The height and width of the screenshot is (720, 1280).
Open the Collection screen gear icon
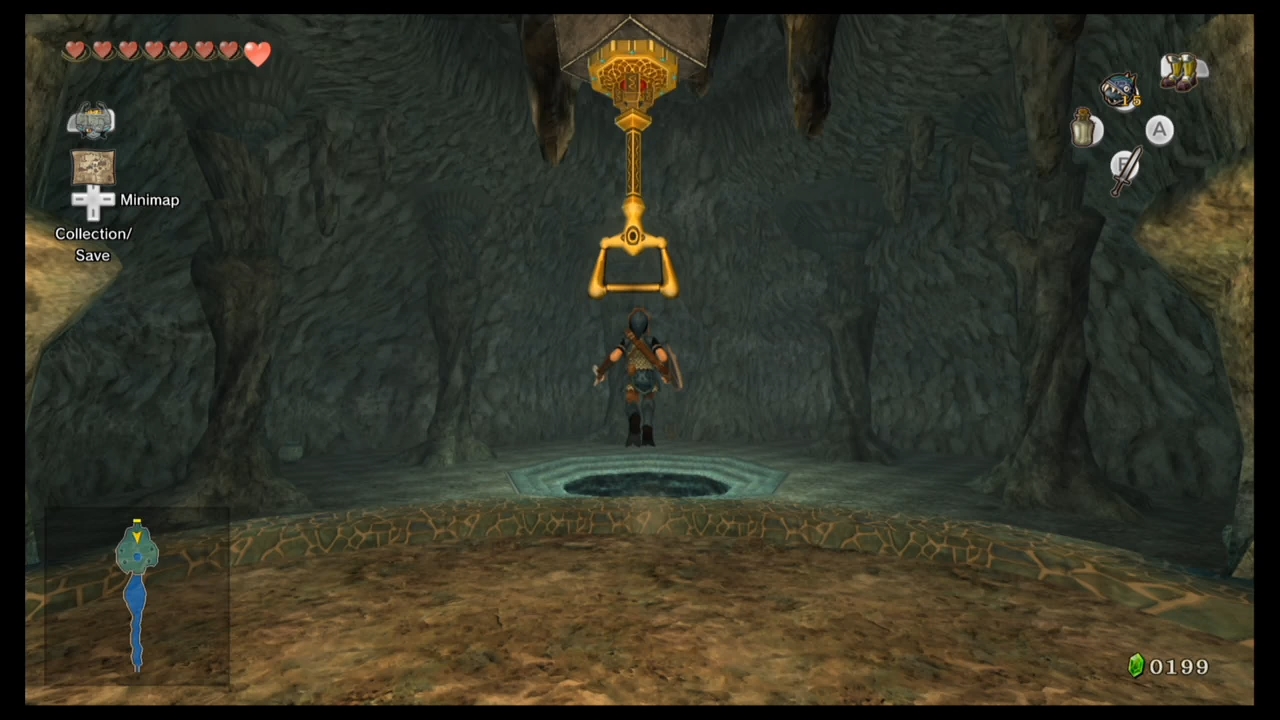[93, 120]
